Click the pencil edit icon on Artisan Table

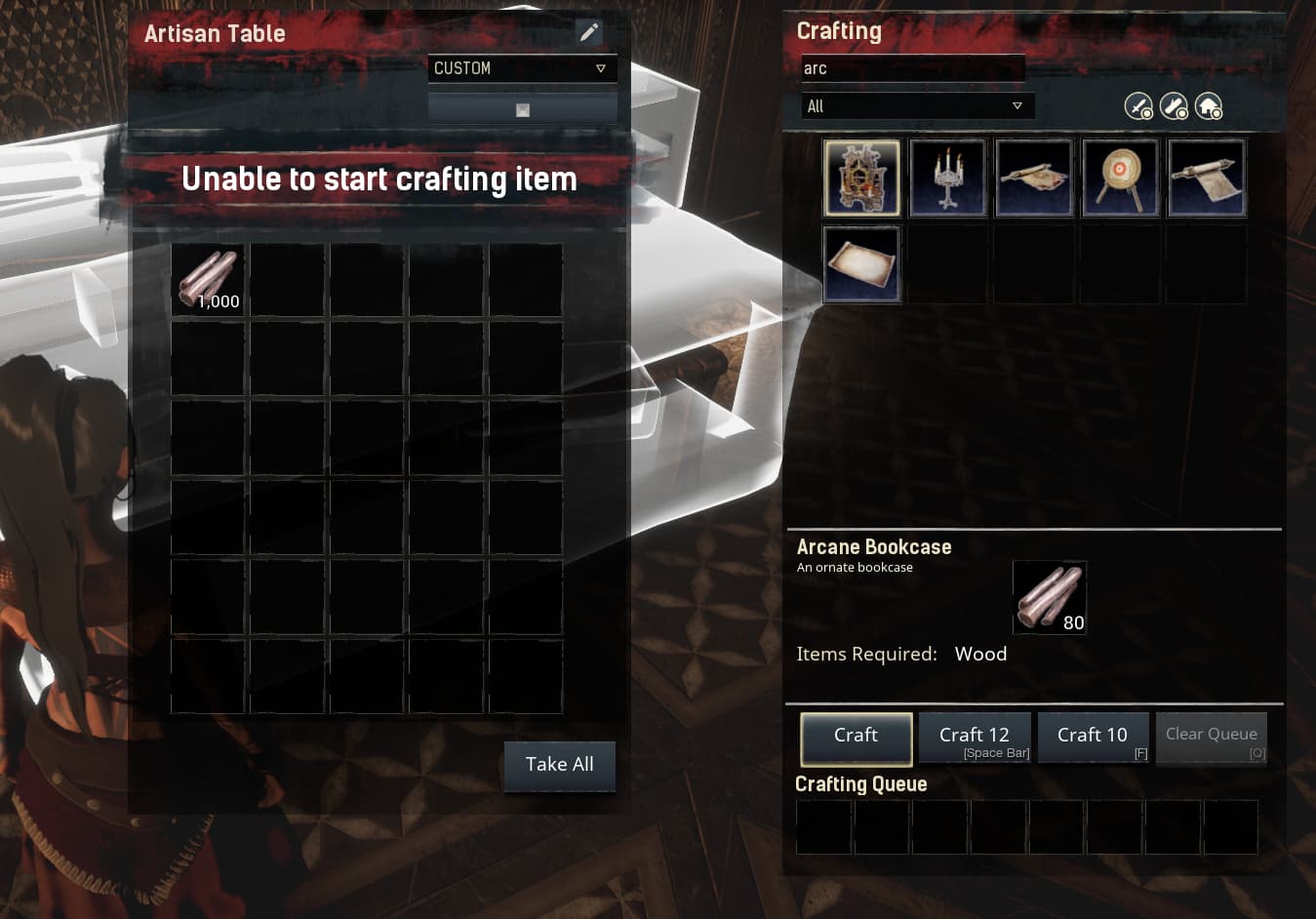(589, 32)
